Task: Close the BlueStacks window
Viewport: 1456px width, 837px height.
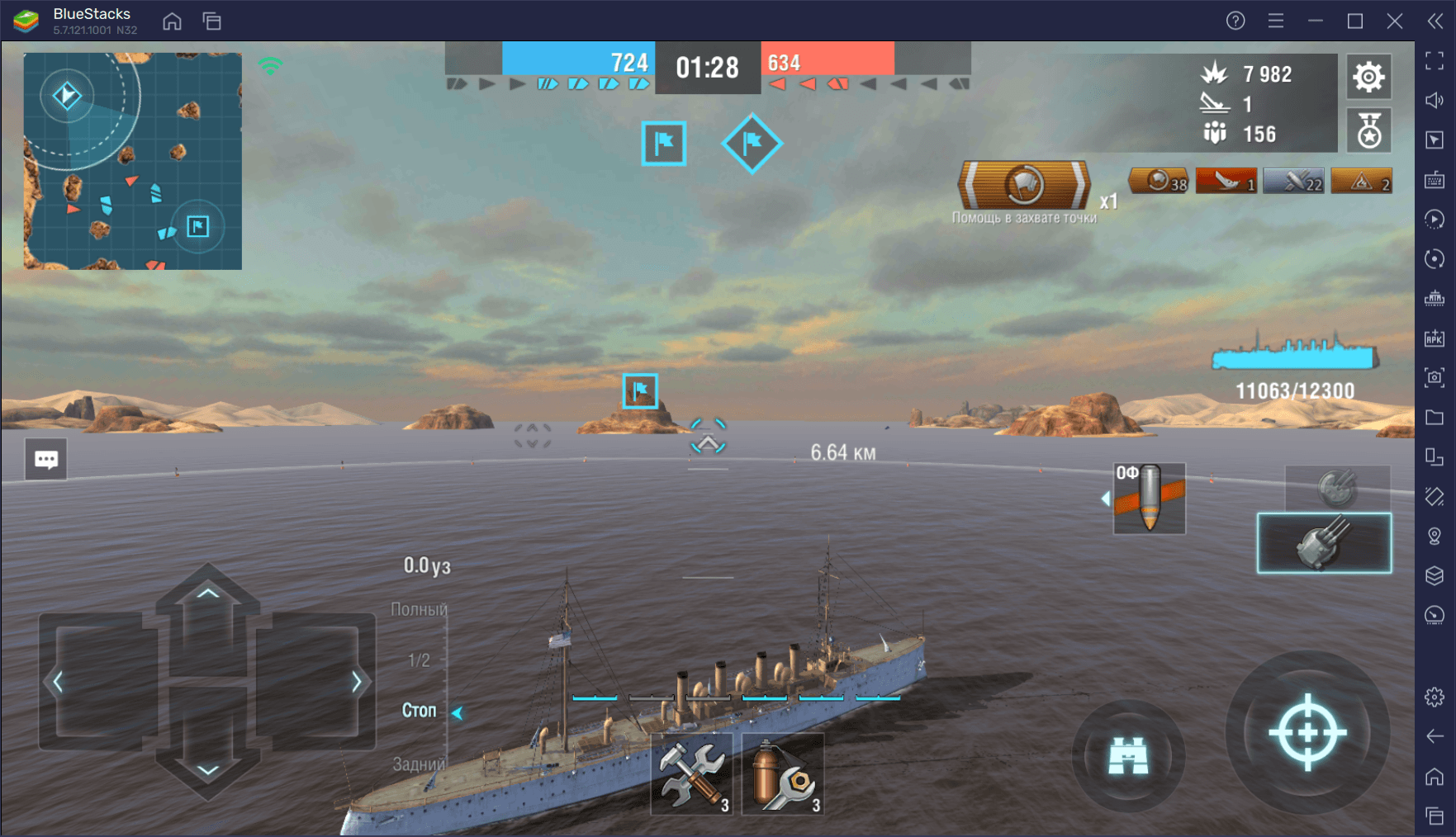Action: pyautogui.click(x=1395, y=21)
